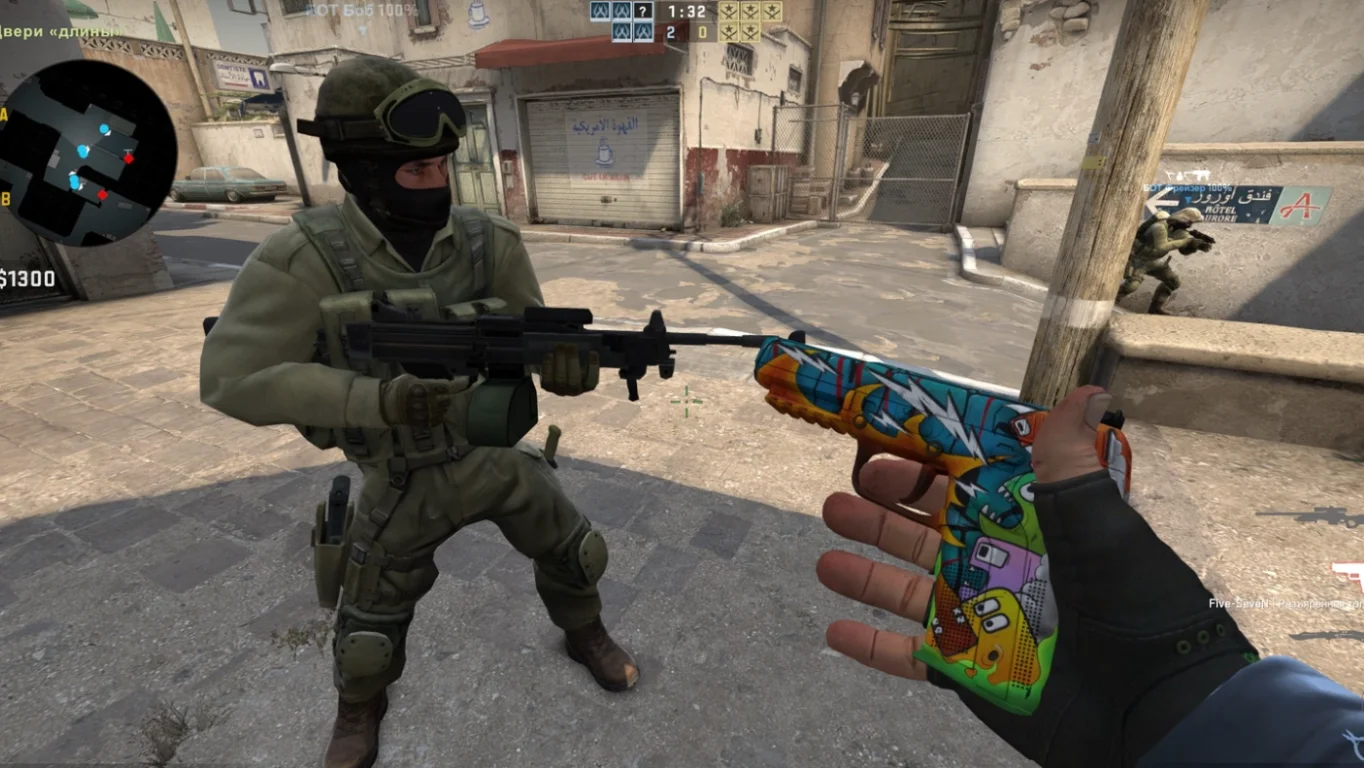This screenshot has height=768, width=1364.
Task: Click a bottom-row CT avatar on scoreboard
Action: tap(621, 33)
